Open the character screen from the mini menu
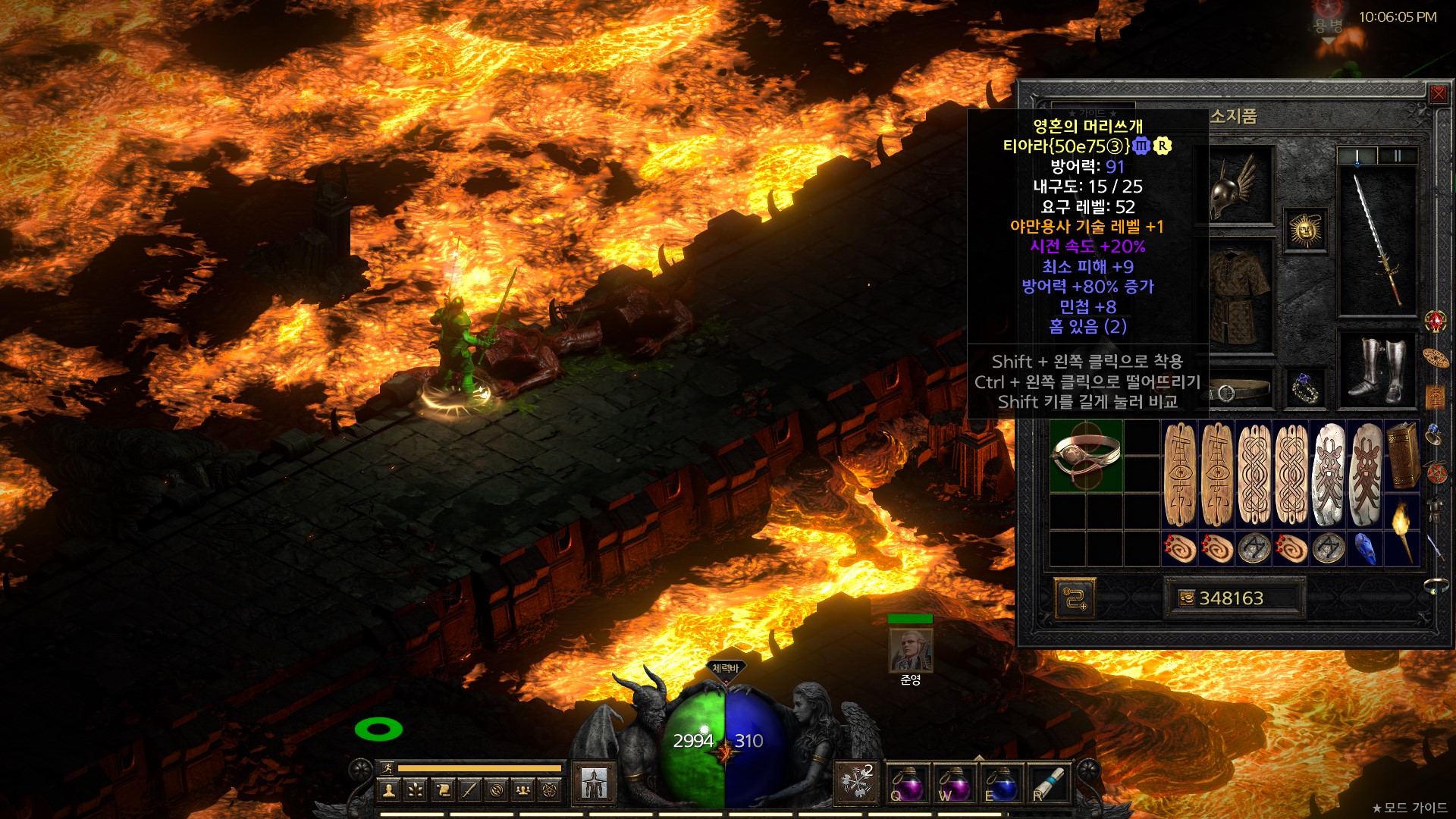 [x=389, y=791]
